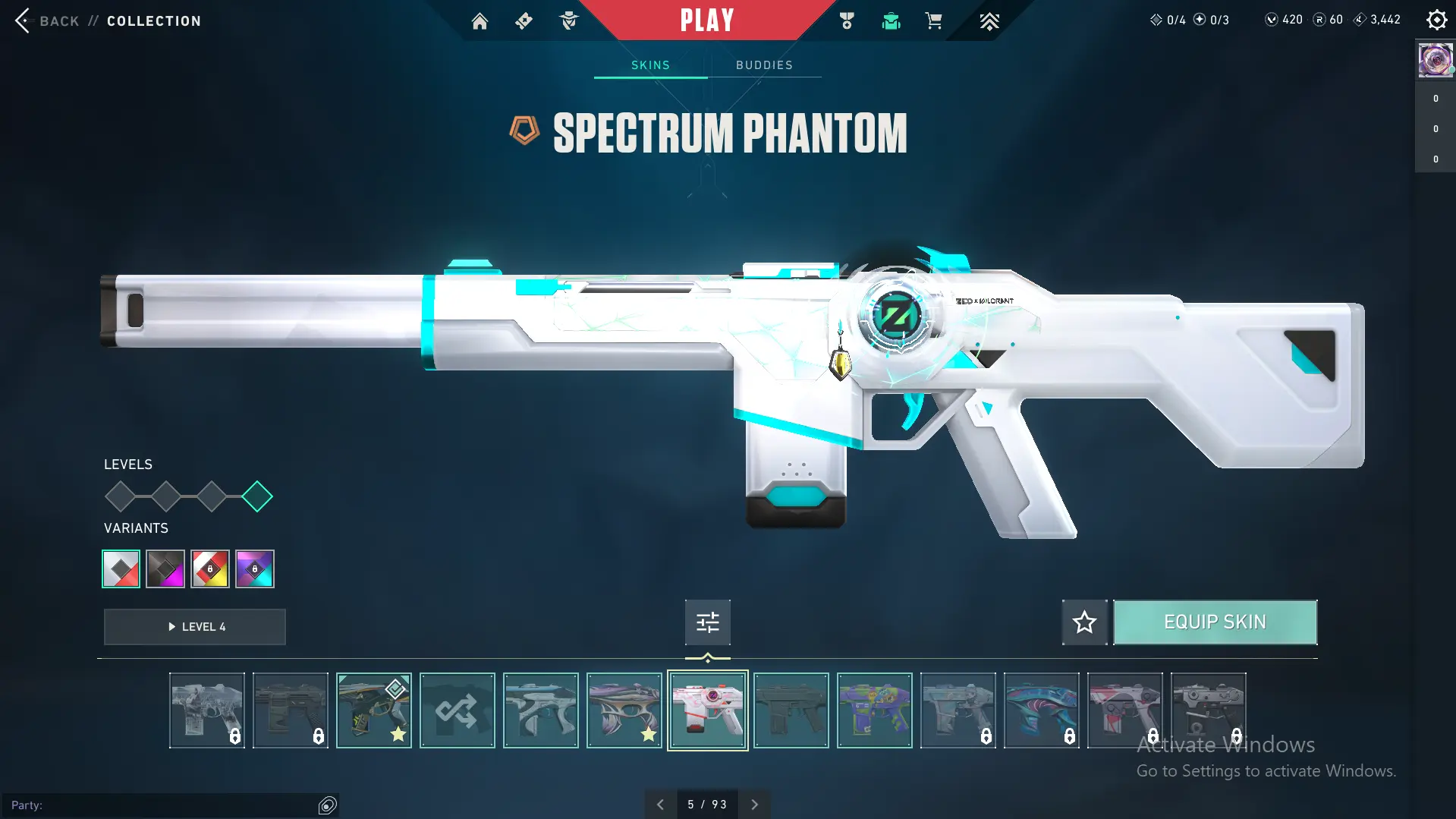Mark skin as favorite with star button
Viewport: 1456px width, 819px height.
tap(1084, 622)
